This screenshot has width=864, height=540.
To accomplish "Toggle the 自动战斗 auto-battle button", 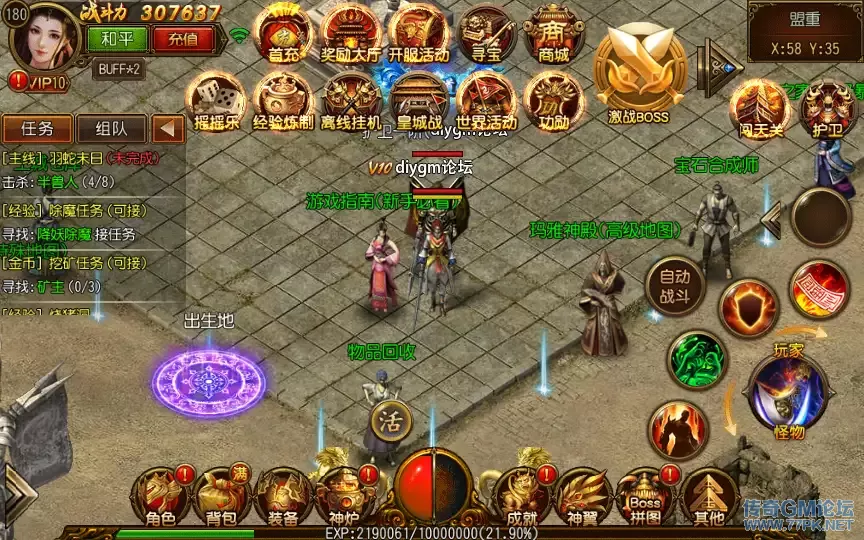I will click(675, 286).
